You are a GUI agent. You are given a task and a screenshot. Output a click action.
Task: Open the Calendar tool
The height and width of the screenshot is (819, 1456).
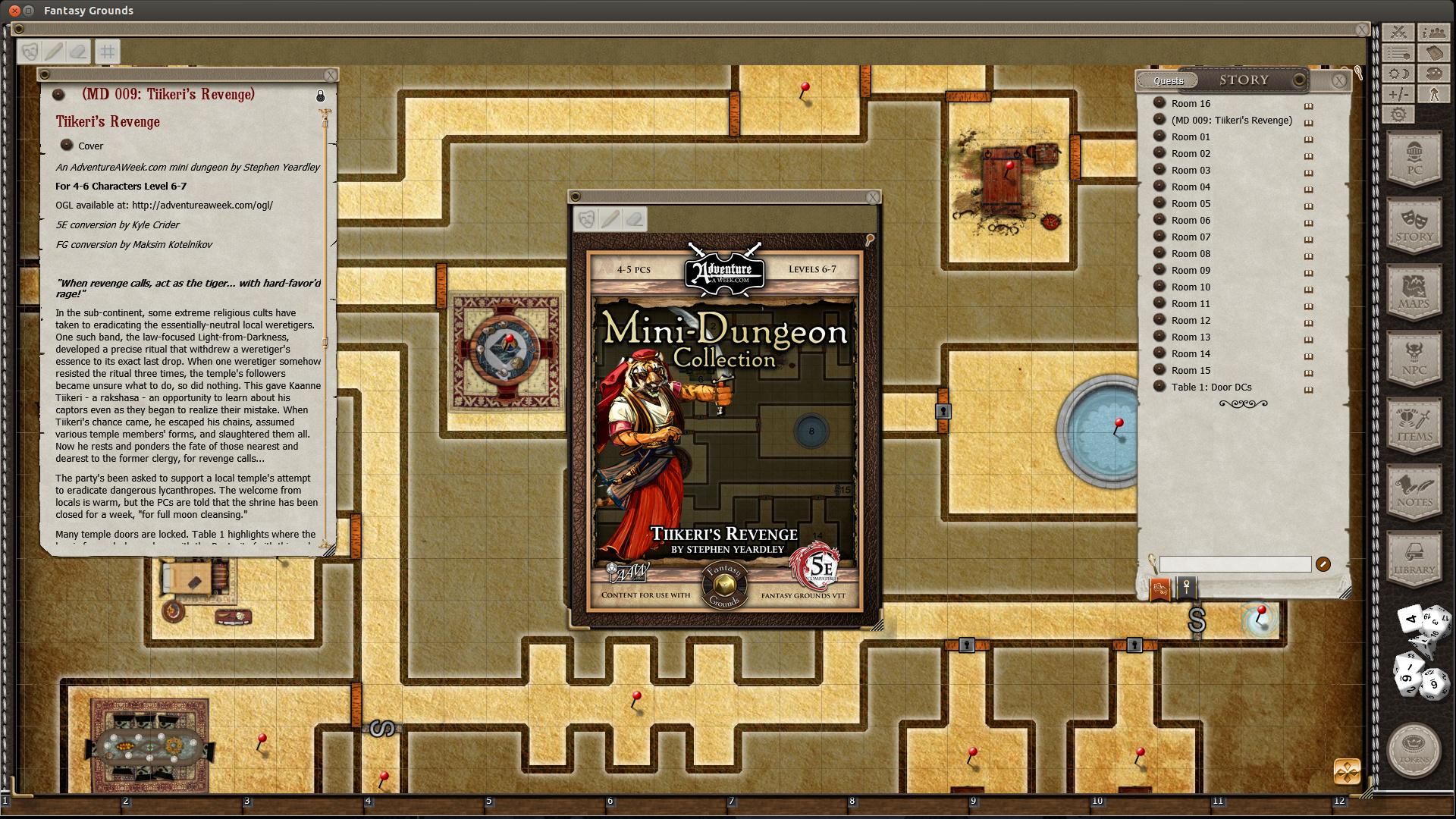point(1433,53)
